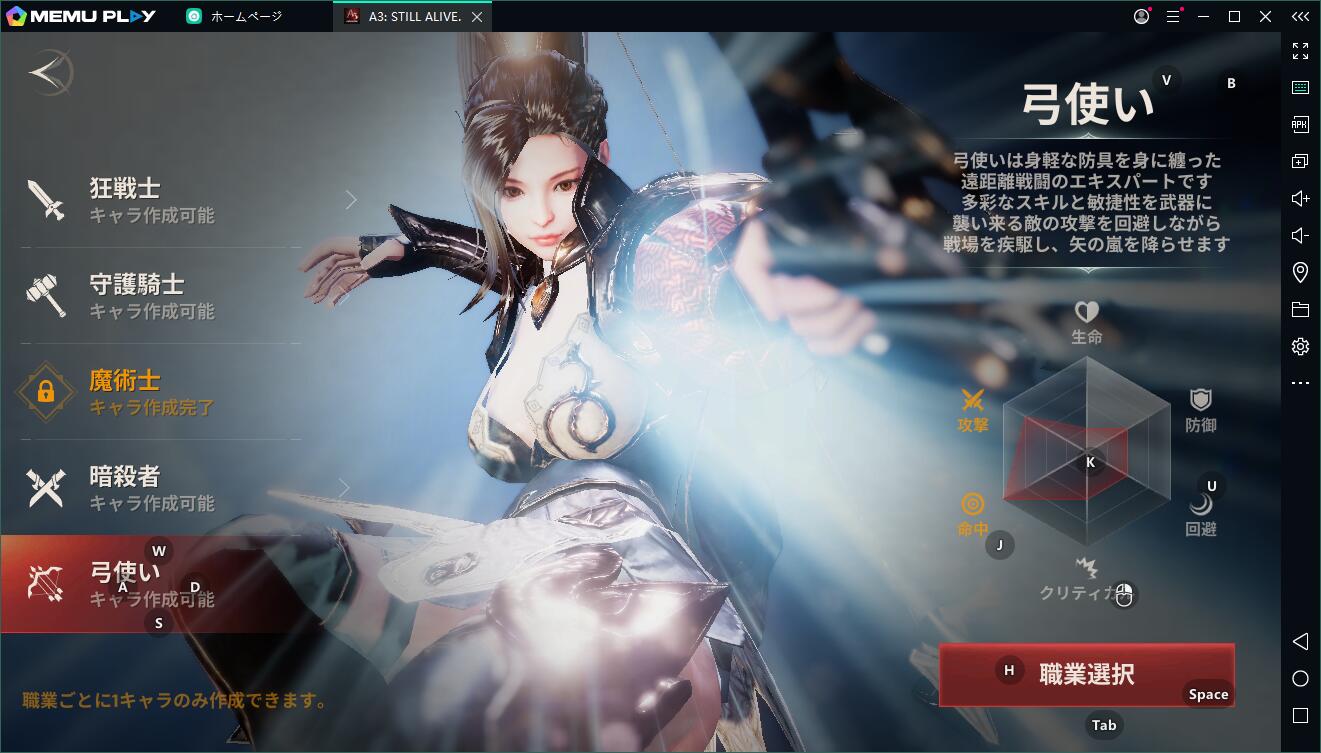Screen dimensions: 1321x753
Task: Open the MEmu settings gear
Action: pos(1300,347)
